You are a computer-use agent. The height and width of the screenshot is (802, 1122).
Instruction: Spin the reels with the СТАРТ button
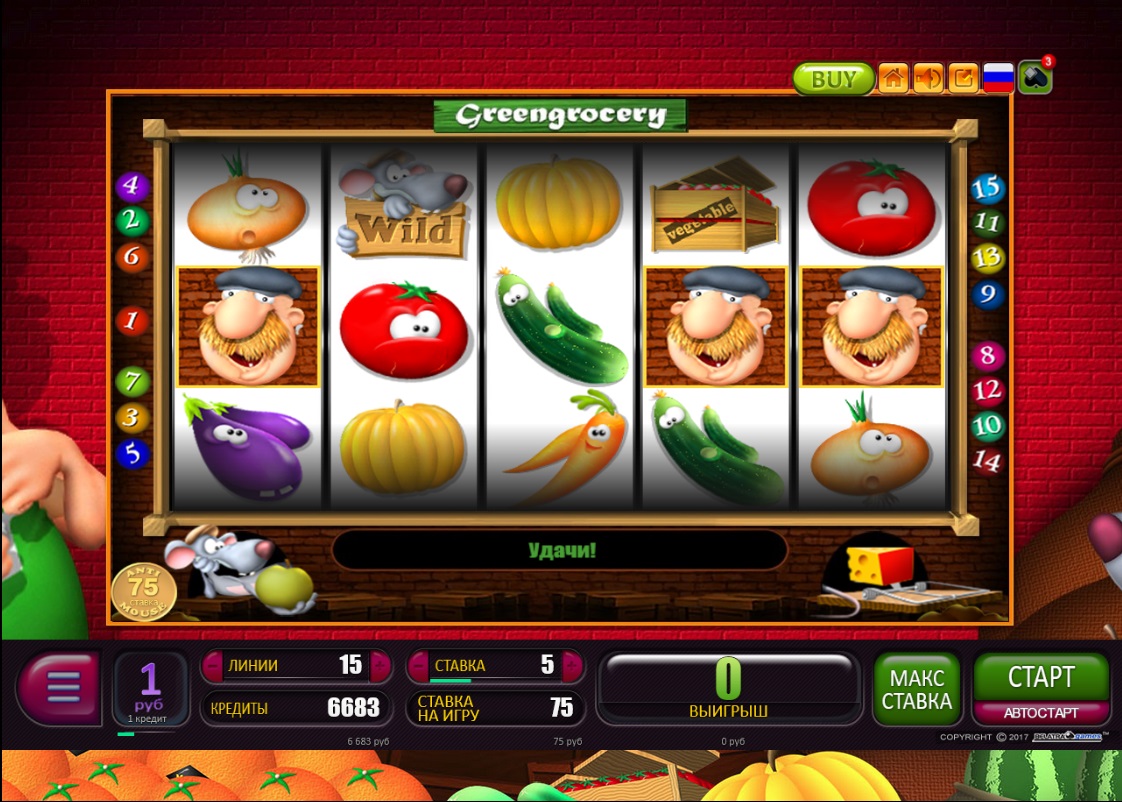pos(1041,677)
